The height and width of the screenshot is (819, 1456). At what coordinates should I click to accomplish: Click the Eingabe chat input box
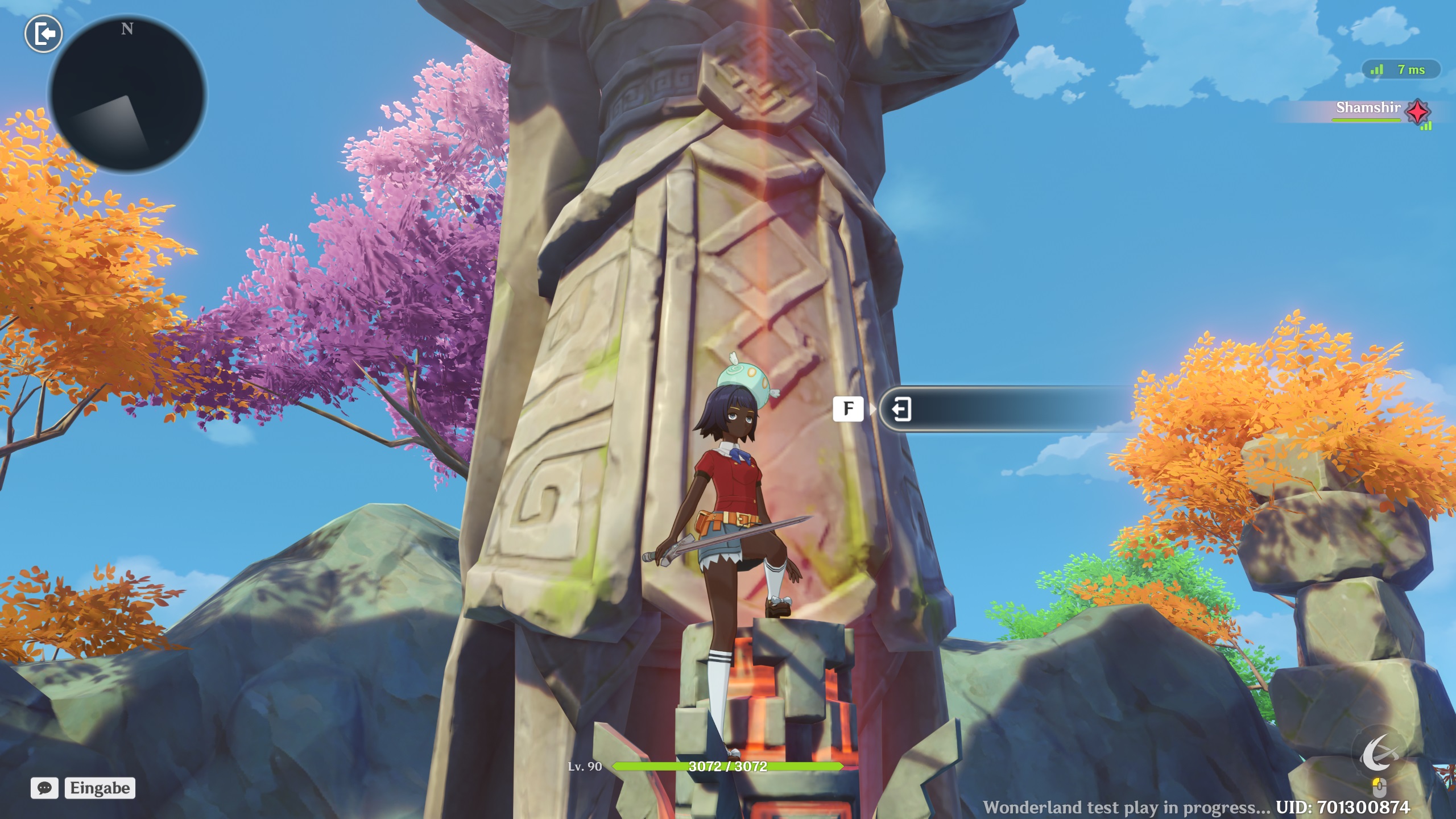100,788
